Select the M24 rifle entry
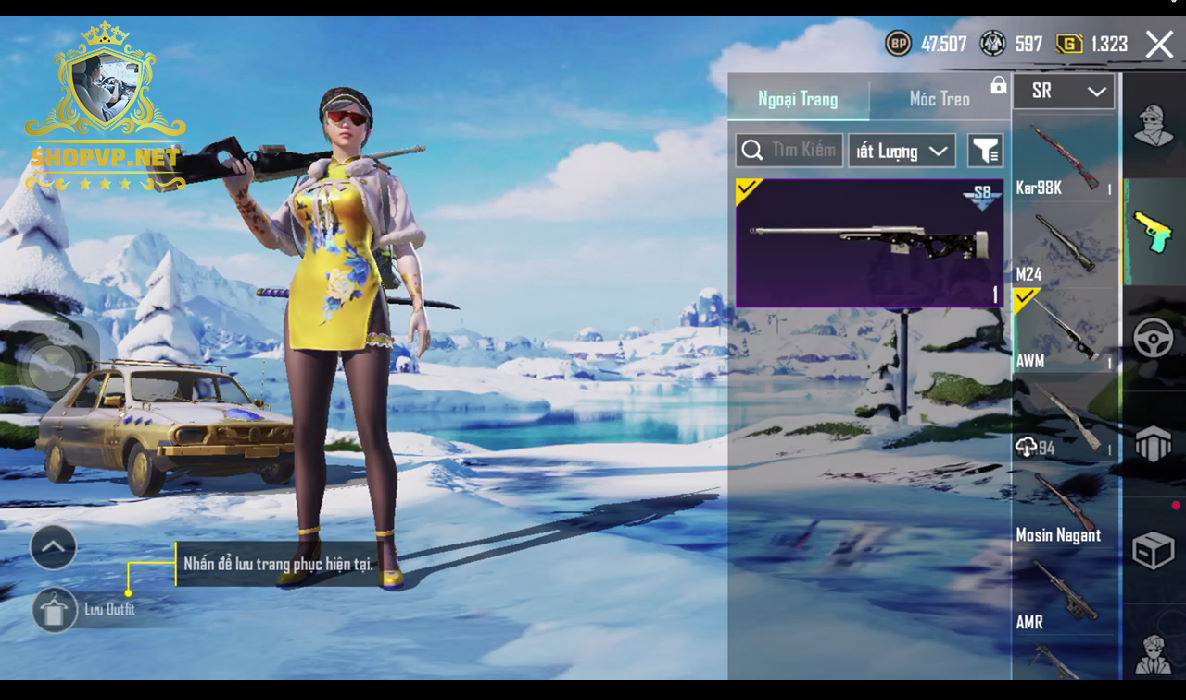This screenshot has width=1186, height=700. [1064, 246]
